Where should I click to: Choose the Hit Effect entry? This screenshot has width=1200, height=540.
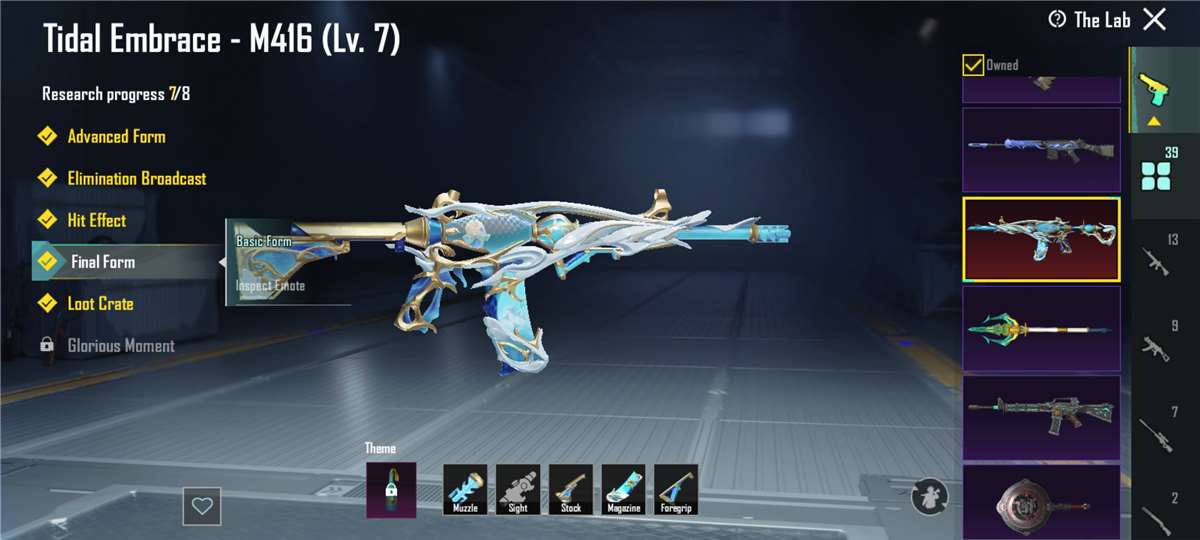[x=96, y=221]
